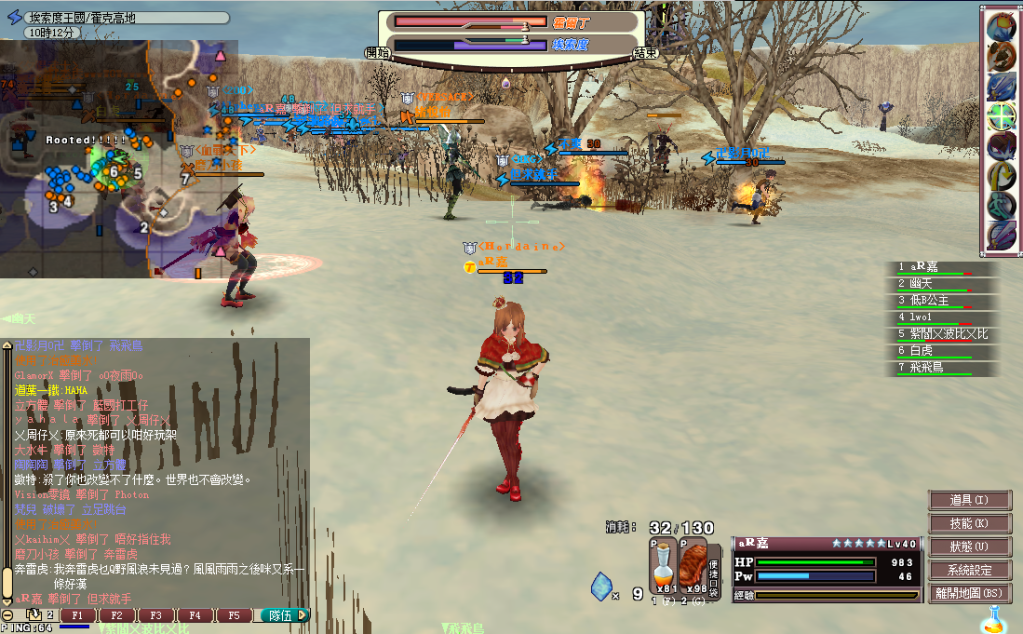Select the F1 chat shortcut tab
The width and height of the screenshot is (1023, 634).
click(x=77, y=616)
